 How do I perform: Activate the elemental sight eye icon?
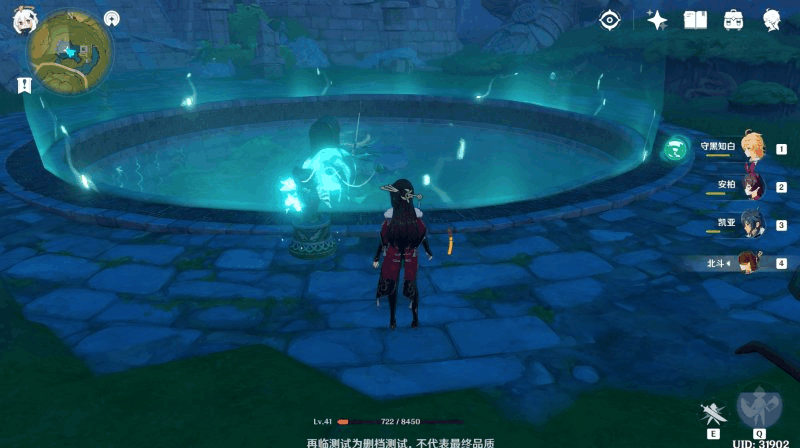point(609,19)
